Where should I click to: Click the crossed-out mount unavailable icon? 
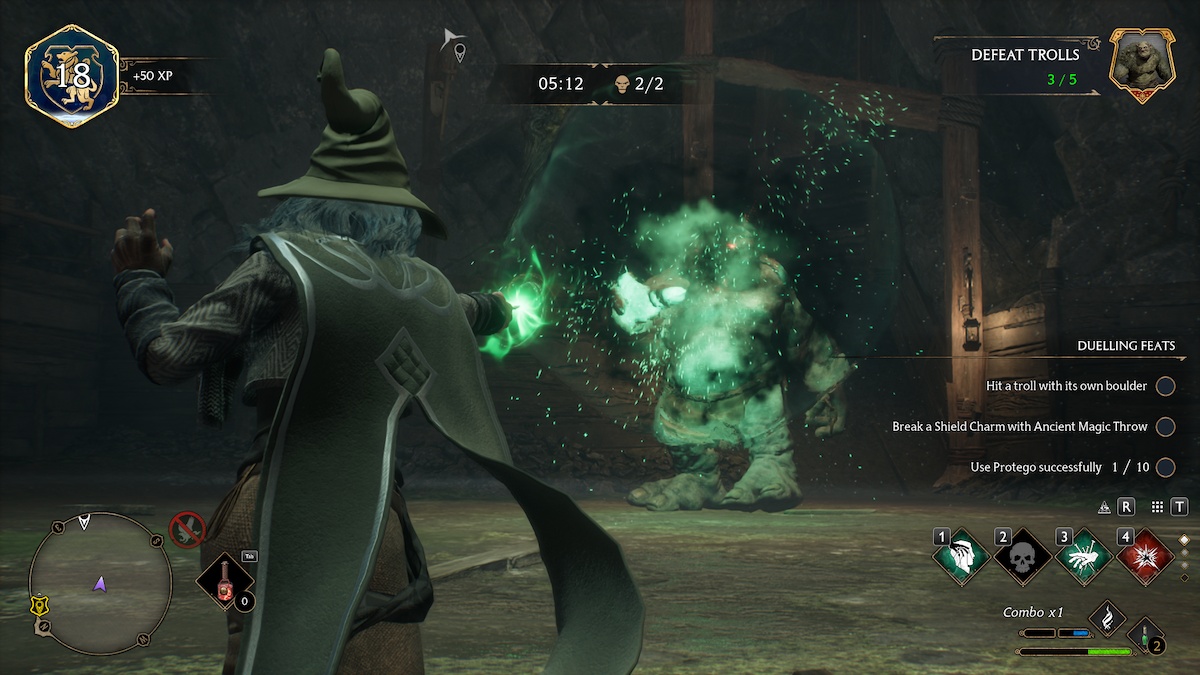click(x=186, y=529)
